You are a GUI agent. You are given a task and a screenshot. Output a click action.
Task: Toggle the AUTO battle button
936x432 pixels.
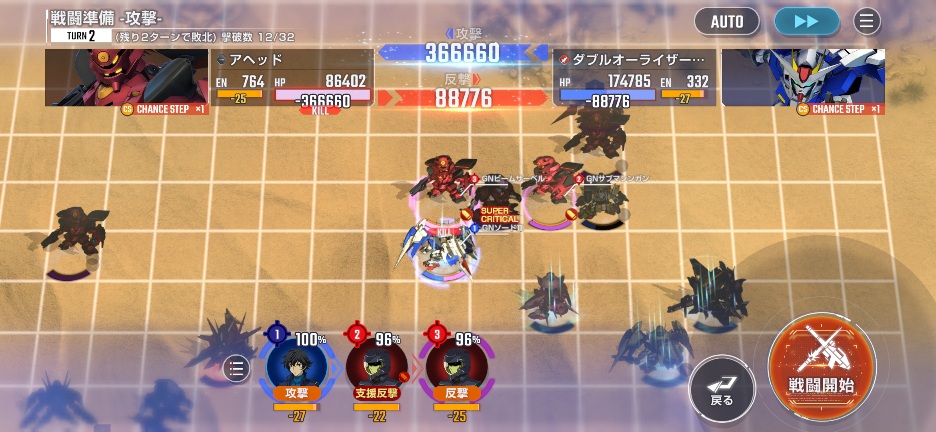coord(727,21)
